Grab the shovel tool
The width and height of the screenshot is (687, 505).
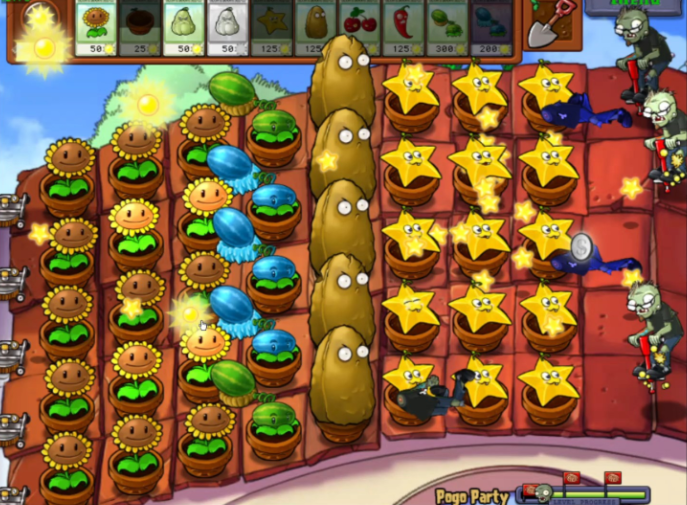point(547,25)
